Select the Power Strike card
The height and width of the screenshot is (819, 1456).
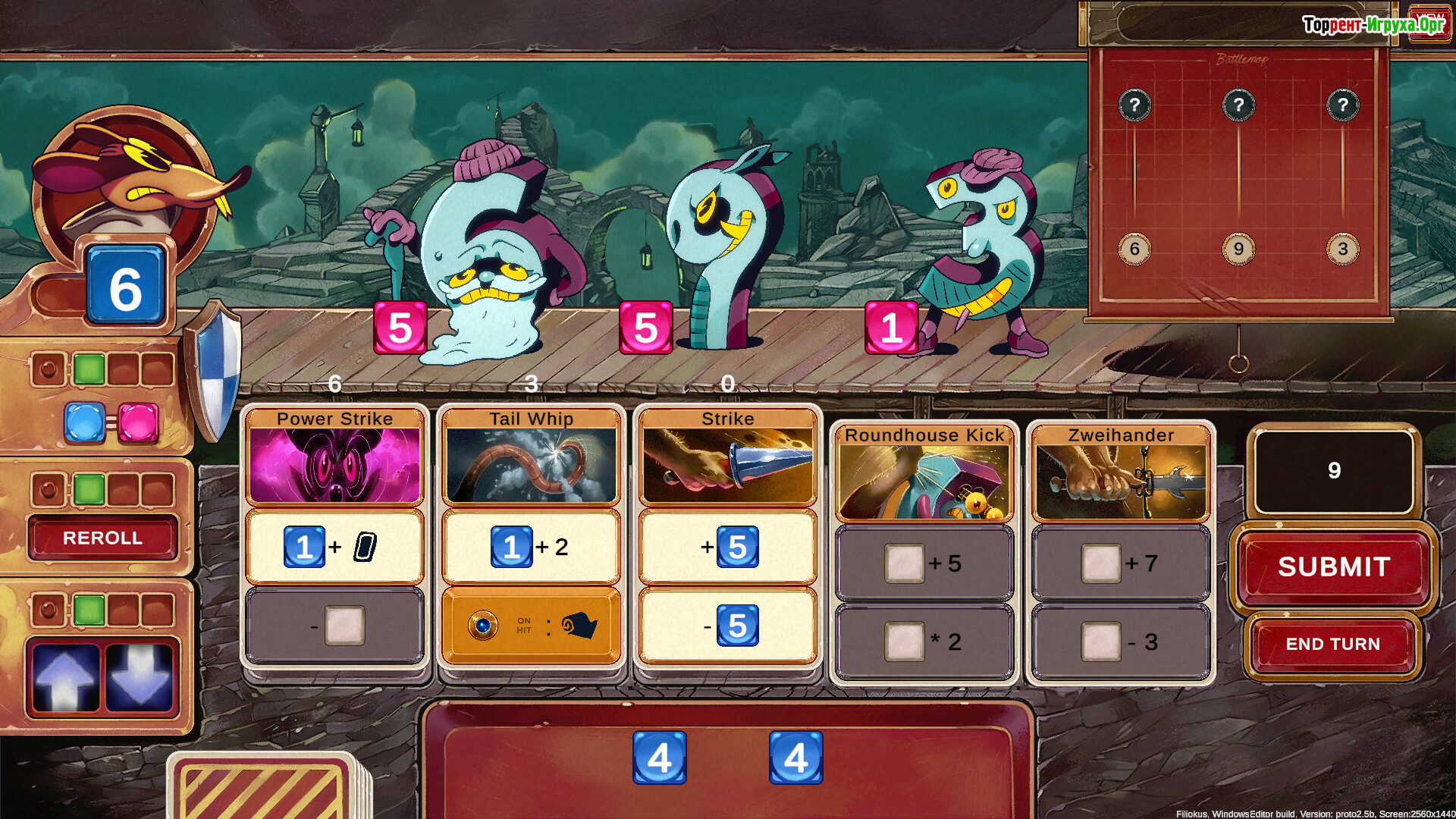pyautogui.click(x=334, y=419)
